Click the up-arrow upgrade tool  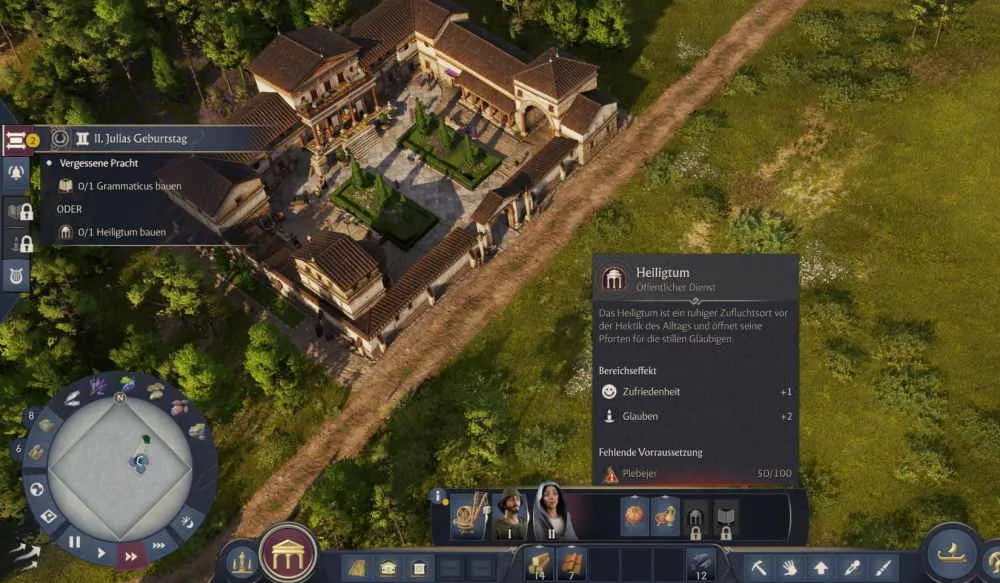coord(821,568)
